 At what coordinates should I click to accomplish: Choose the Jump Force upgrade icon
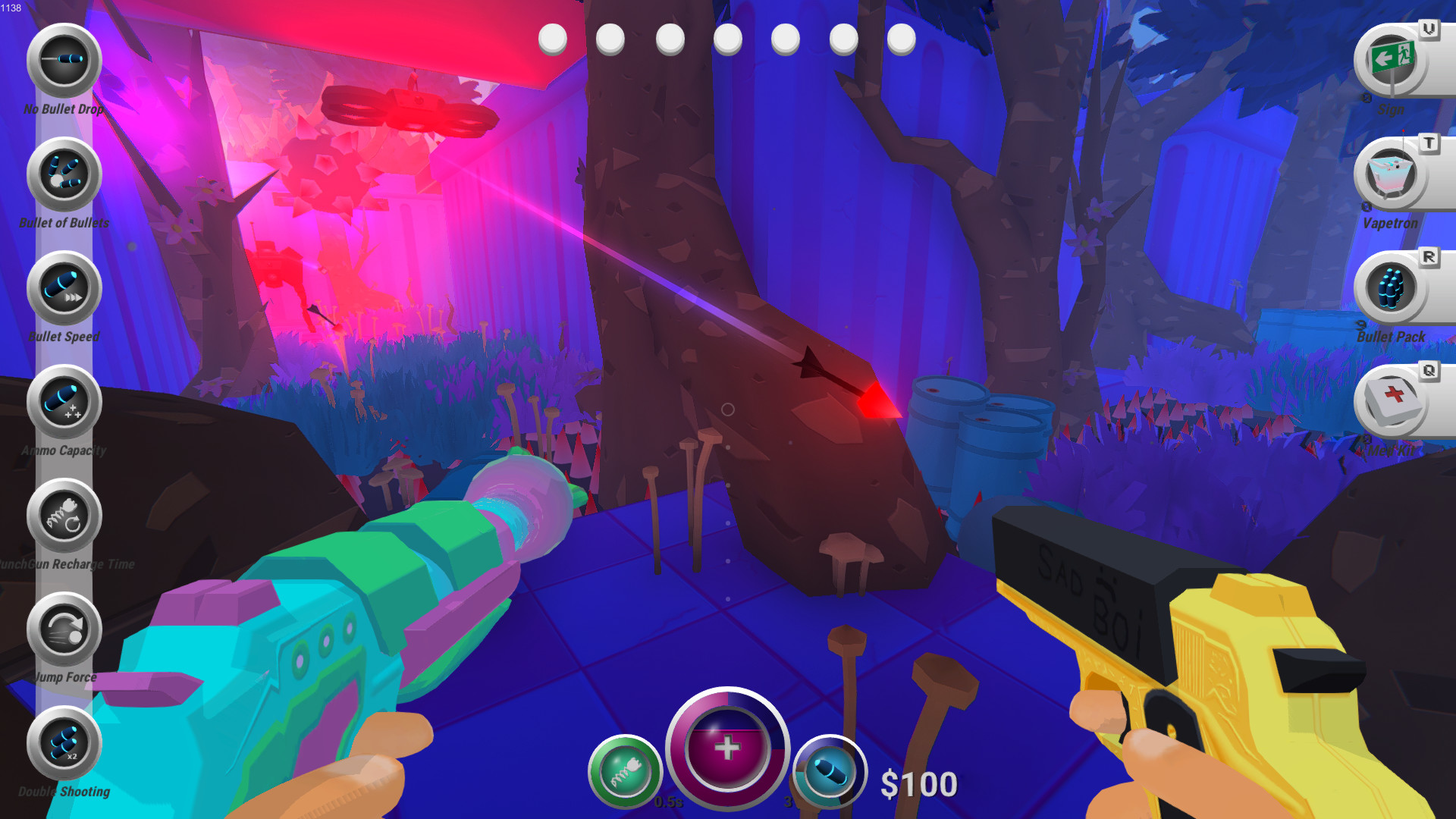point(64,629)
